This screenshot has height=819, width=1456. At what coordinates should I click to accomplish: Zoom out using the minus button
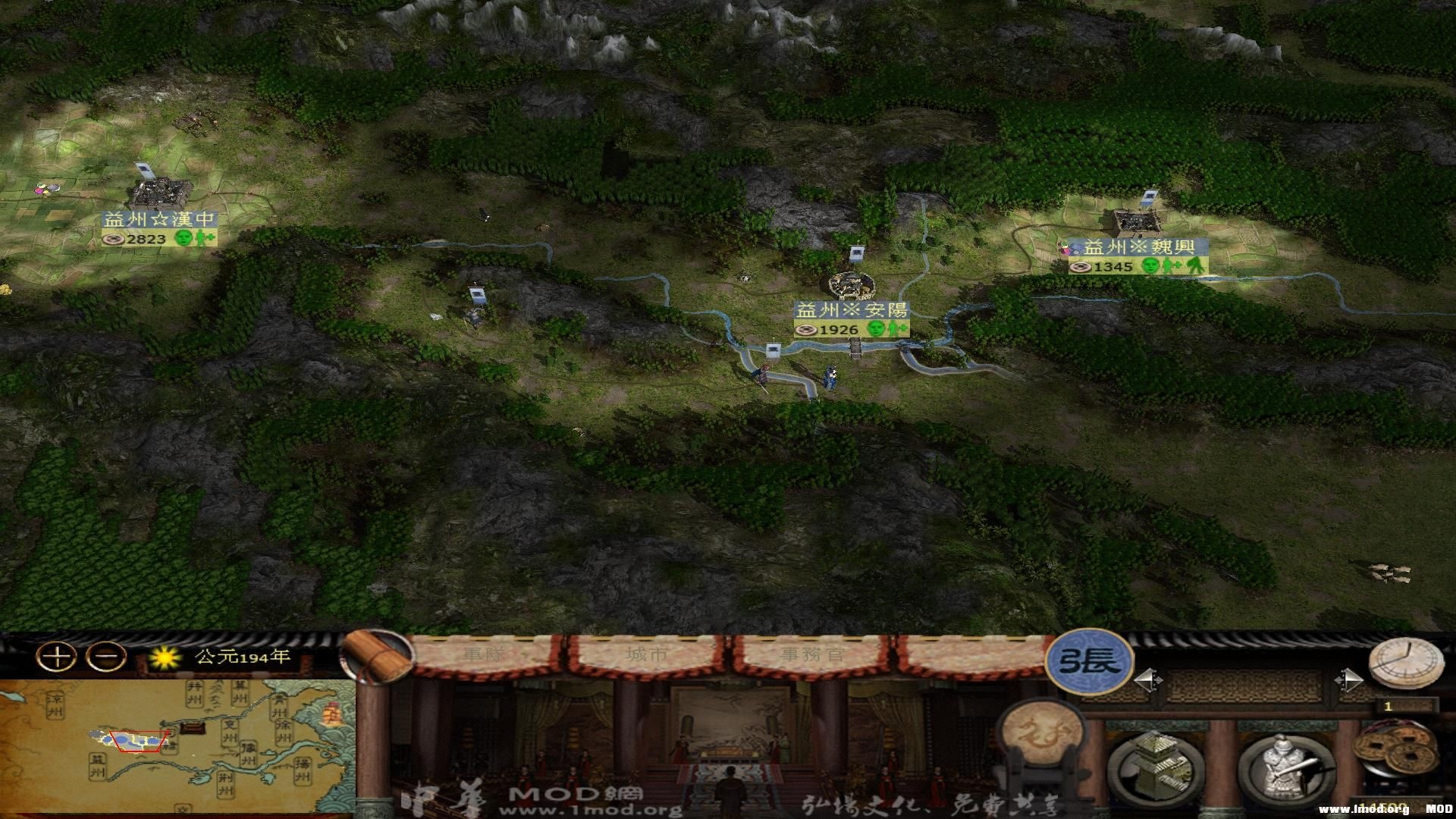point(106,657)
